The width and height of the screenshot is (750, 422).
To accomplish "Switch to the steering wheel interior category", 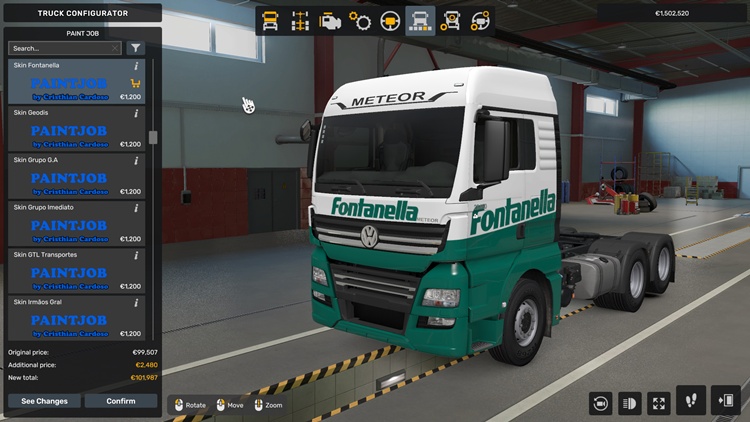I will (x=390, y=20).
